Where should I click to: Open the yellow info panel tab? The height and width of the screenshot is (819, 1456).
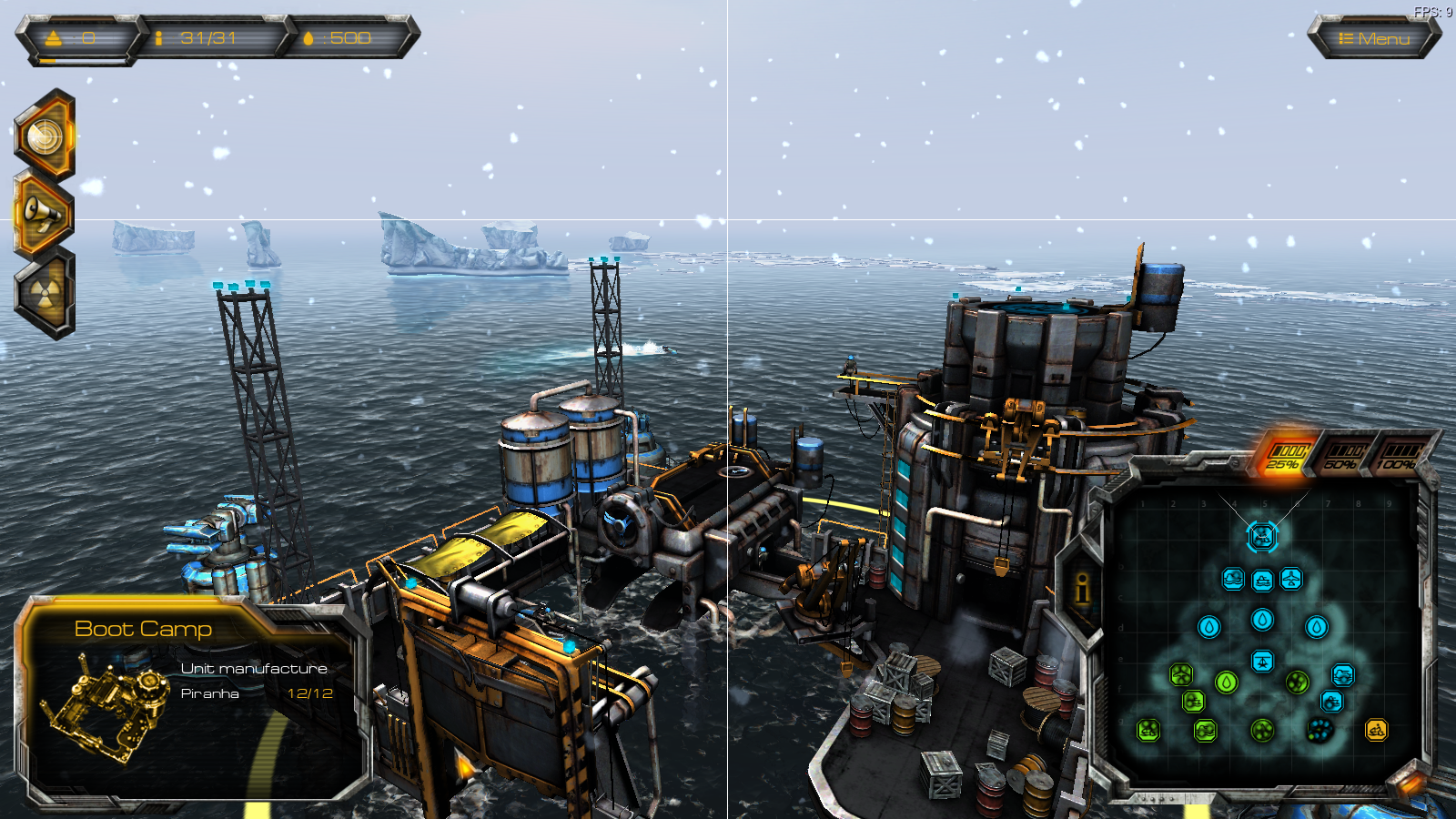tap(1082, 590)
